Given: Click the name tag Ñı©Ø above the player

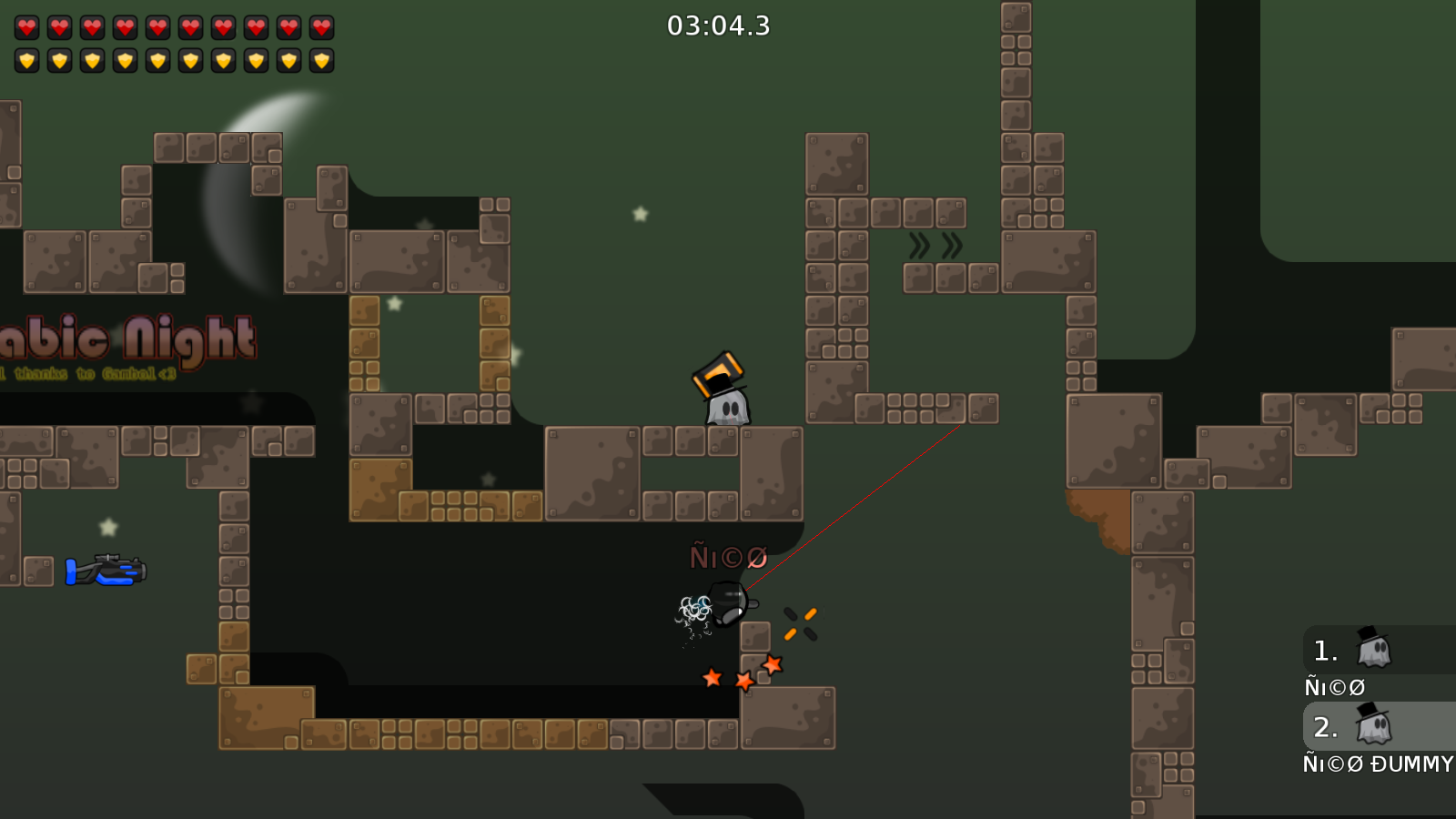Looking at the screenshot, I should [x=728, y=553].
